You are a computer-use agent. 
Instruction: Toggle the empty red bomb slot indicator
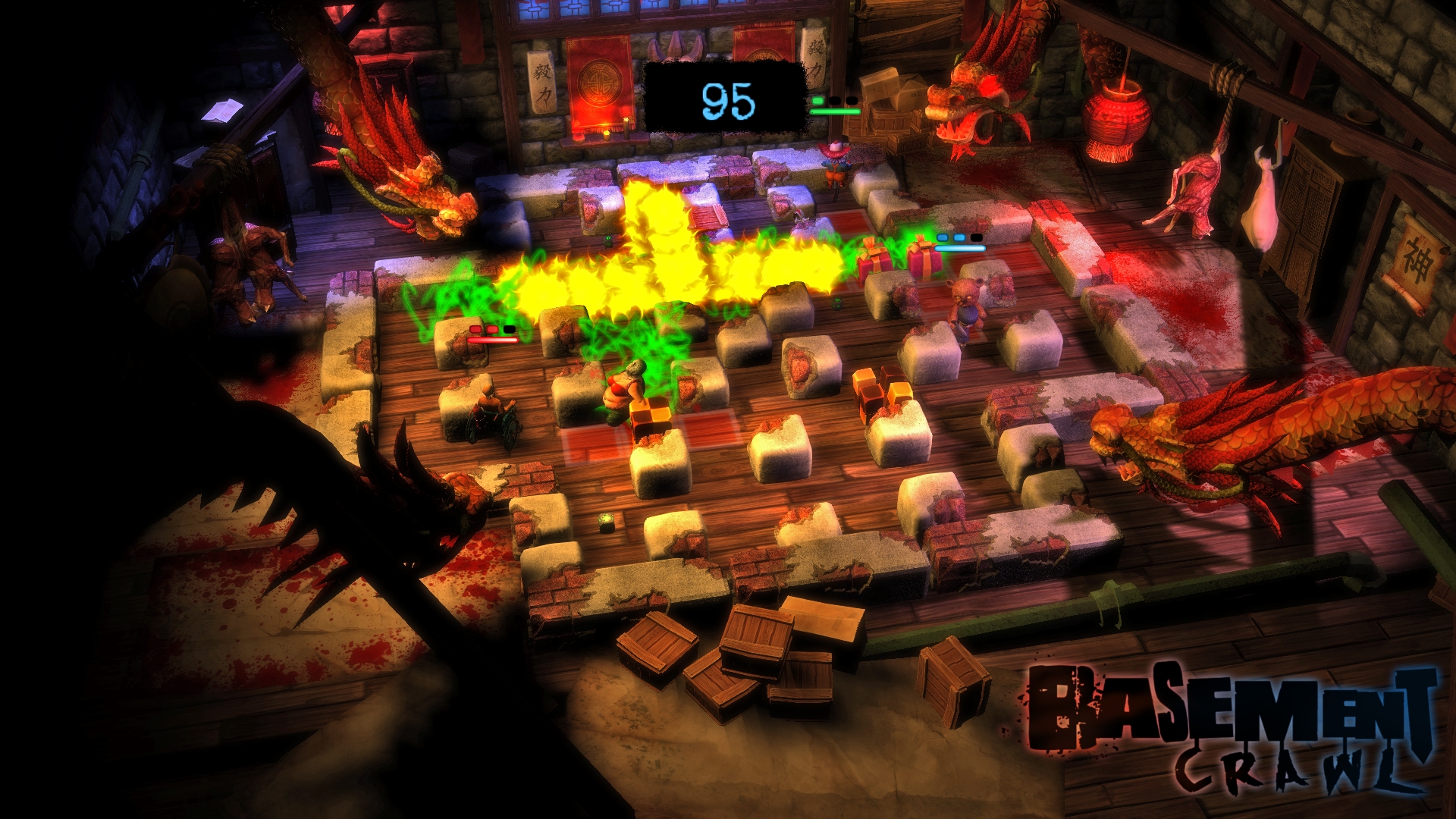510,328
